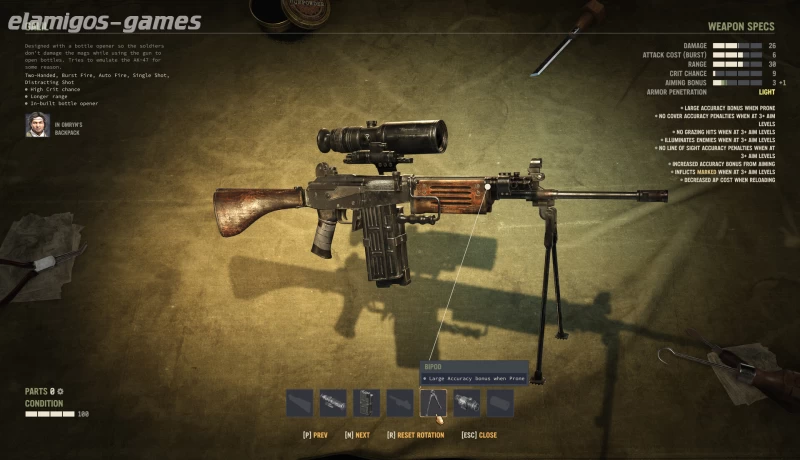Close the weapon modification screen
Screen dimensions: 800x460
click(x=479, y=435)
